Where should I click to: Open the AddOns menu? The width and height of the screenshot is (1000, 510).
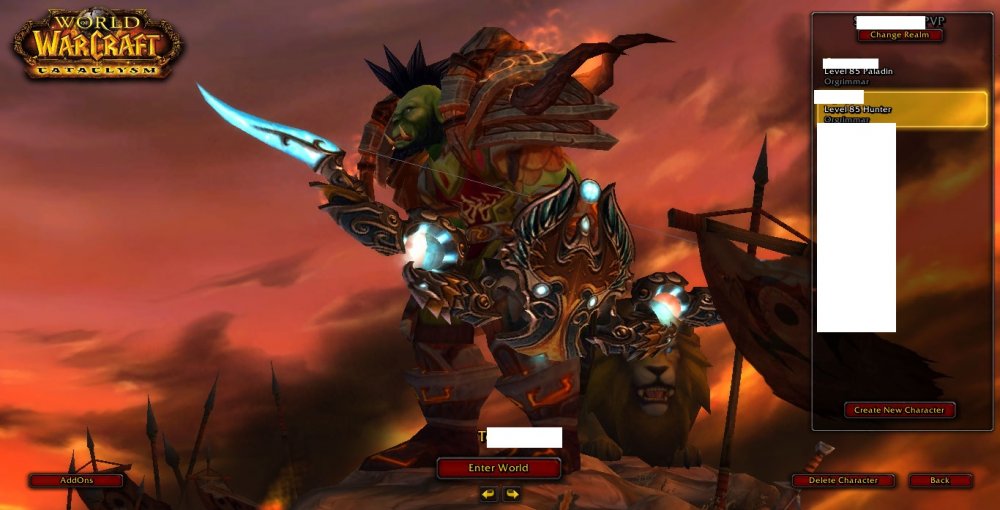click(76, 480)
